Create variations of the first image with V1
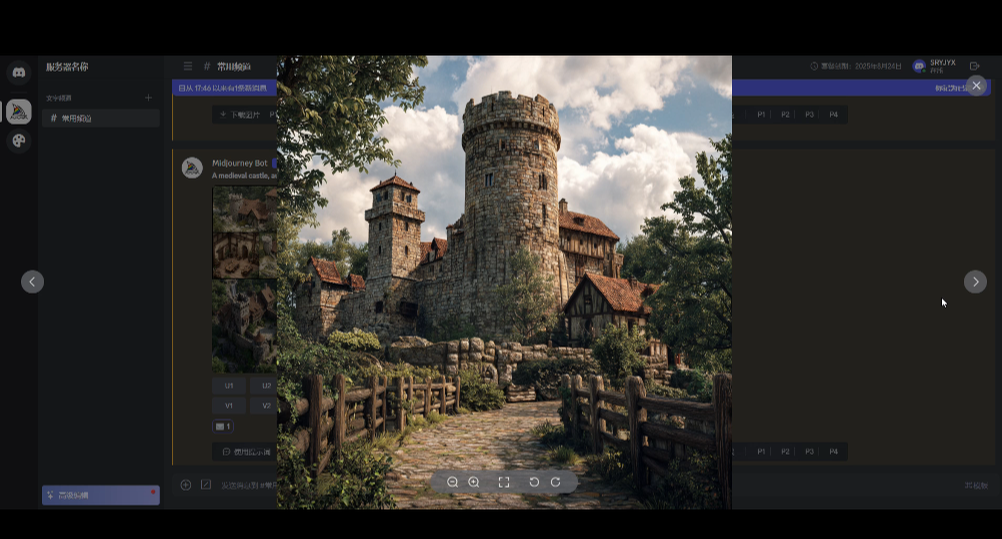The width and height of the screenshot is (1002, 539). 229,405
